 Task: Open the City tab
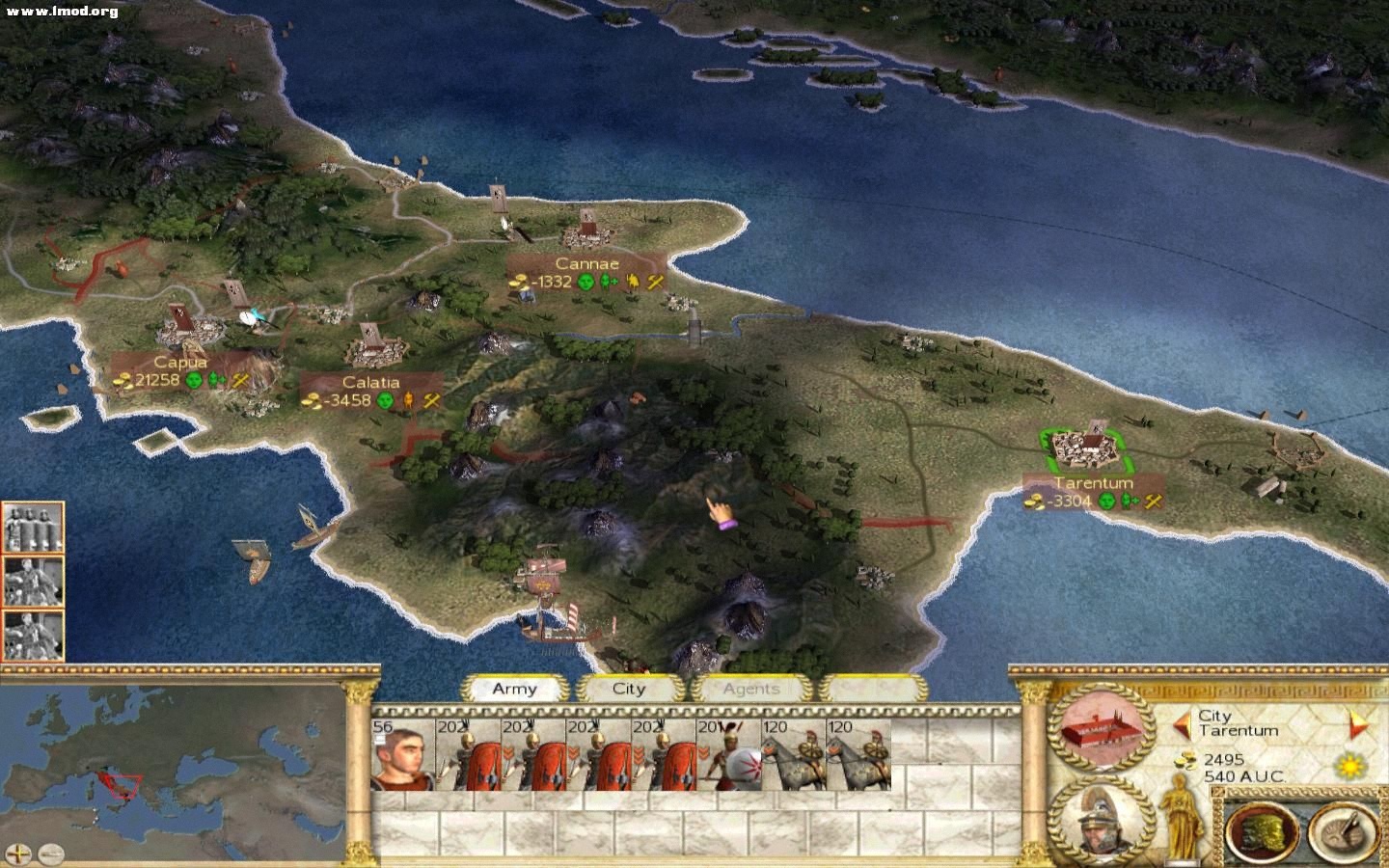pos(628,689)
